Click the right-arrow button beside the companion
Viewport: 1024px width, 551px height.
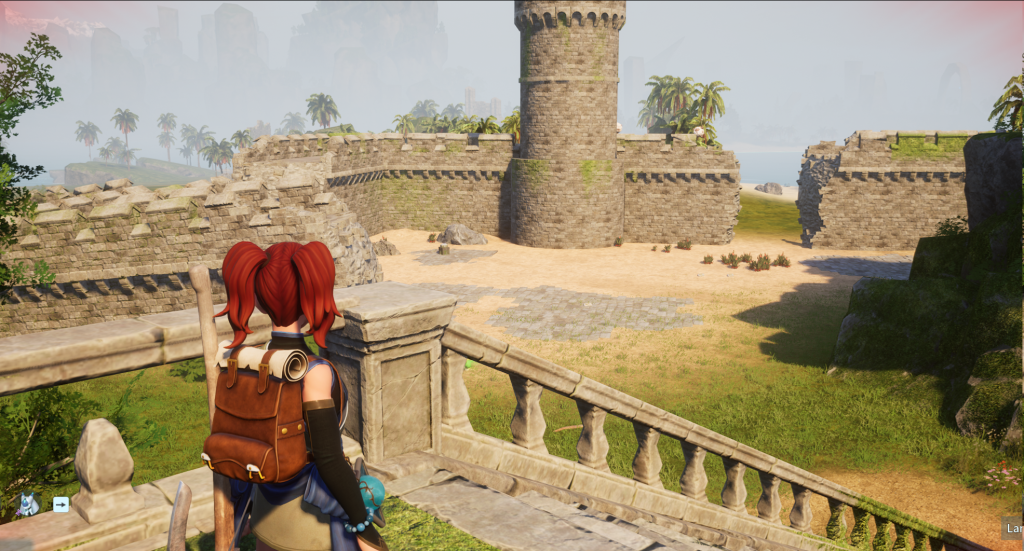click(x=61, y=504)
